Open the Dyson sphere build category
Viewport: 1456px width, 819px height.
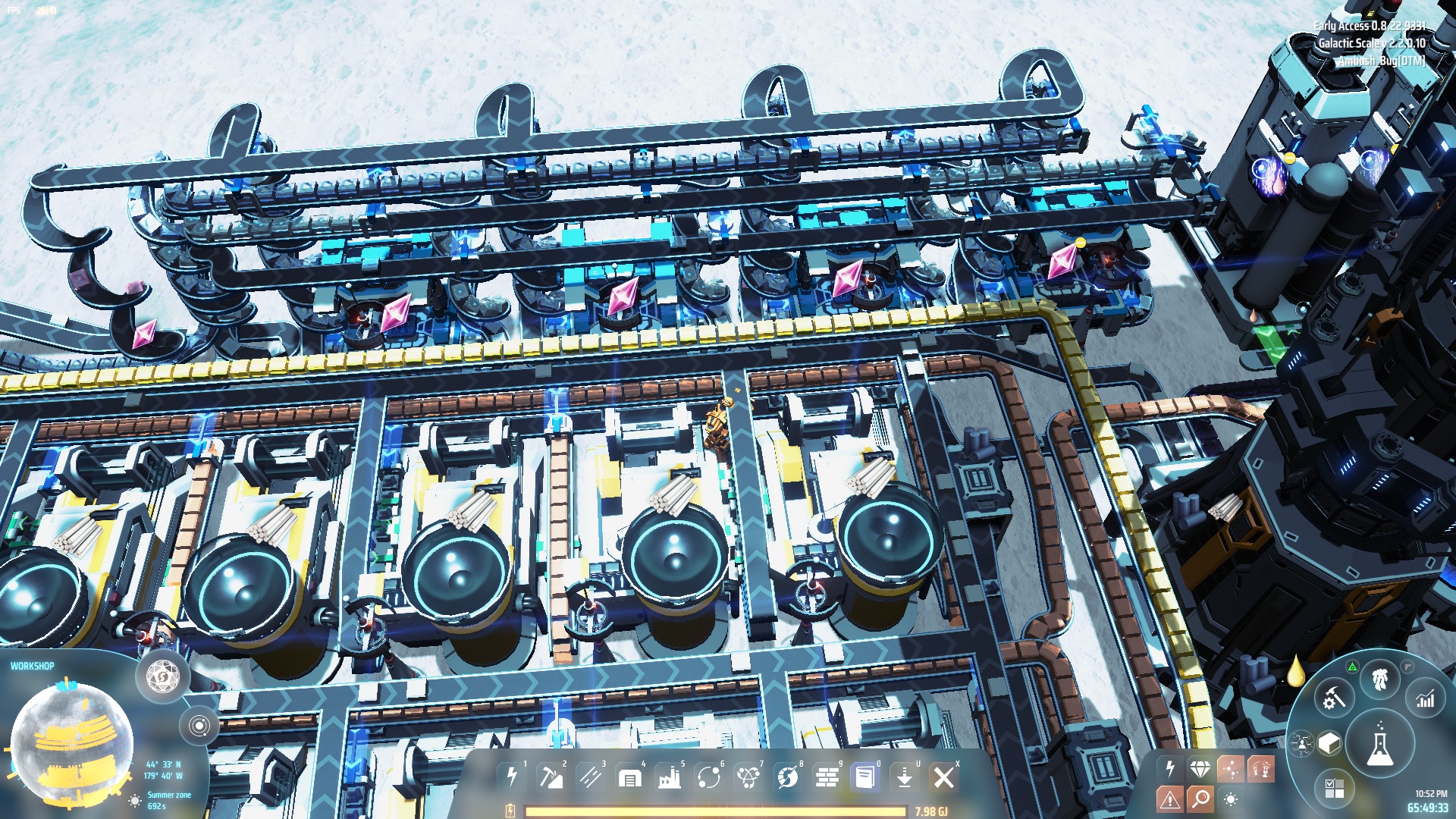coord(788,777)
